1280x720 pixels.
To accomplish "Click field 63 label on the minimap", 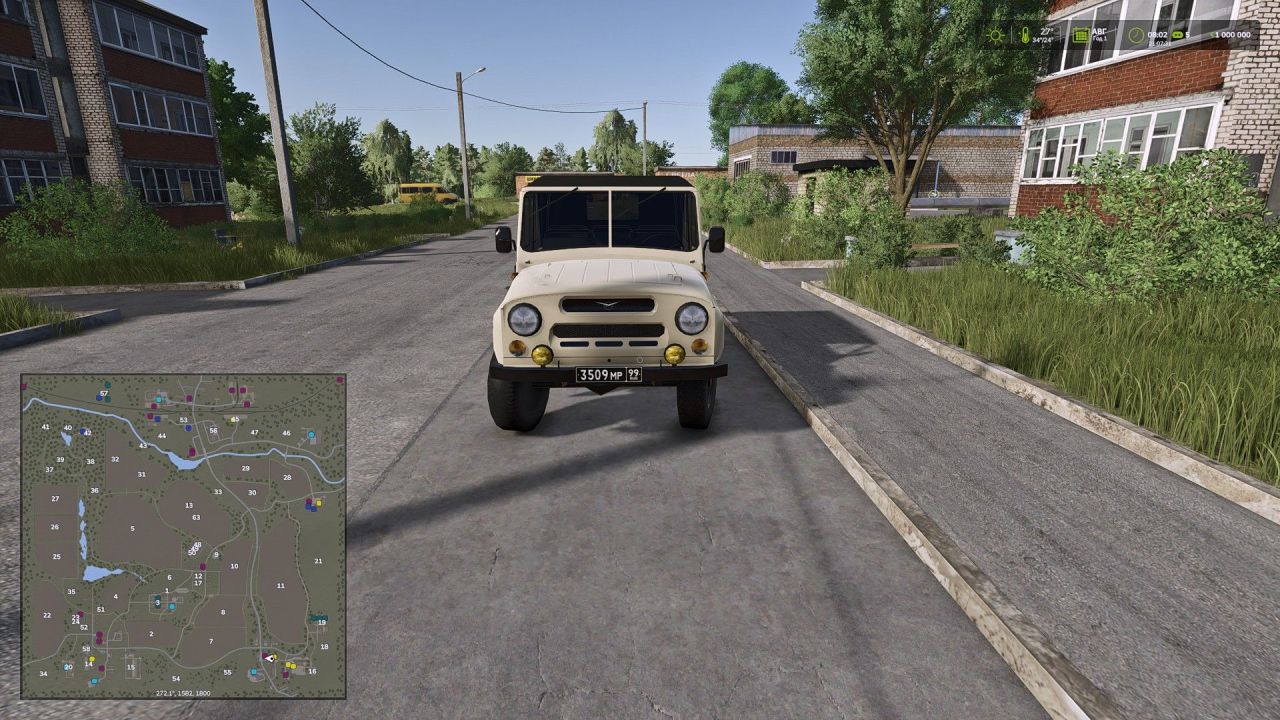I will pos(196,517).
